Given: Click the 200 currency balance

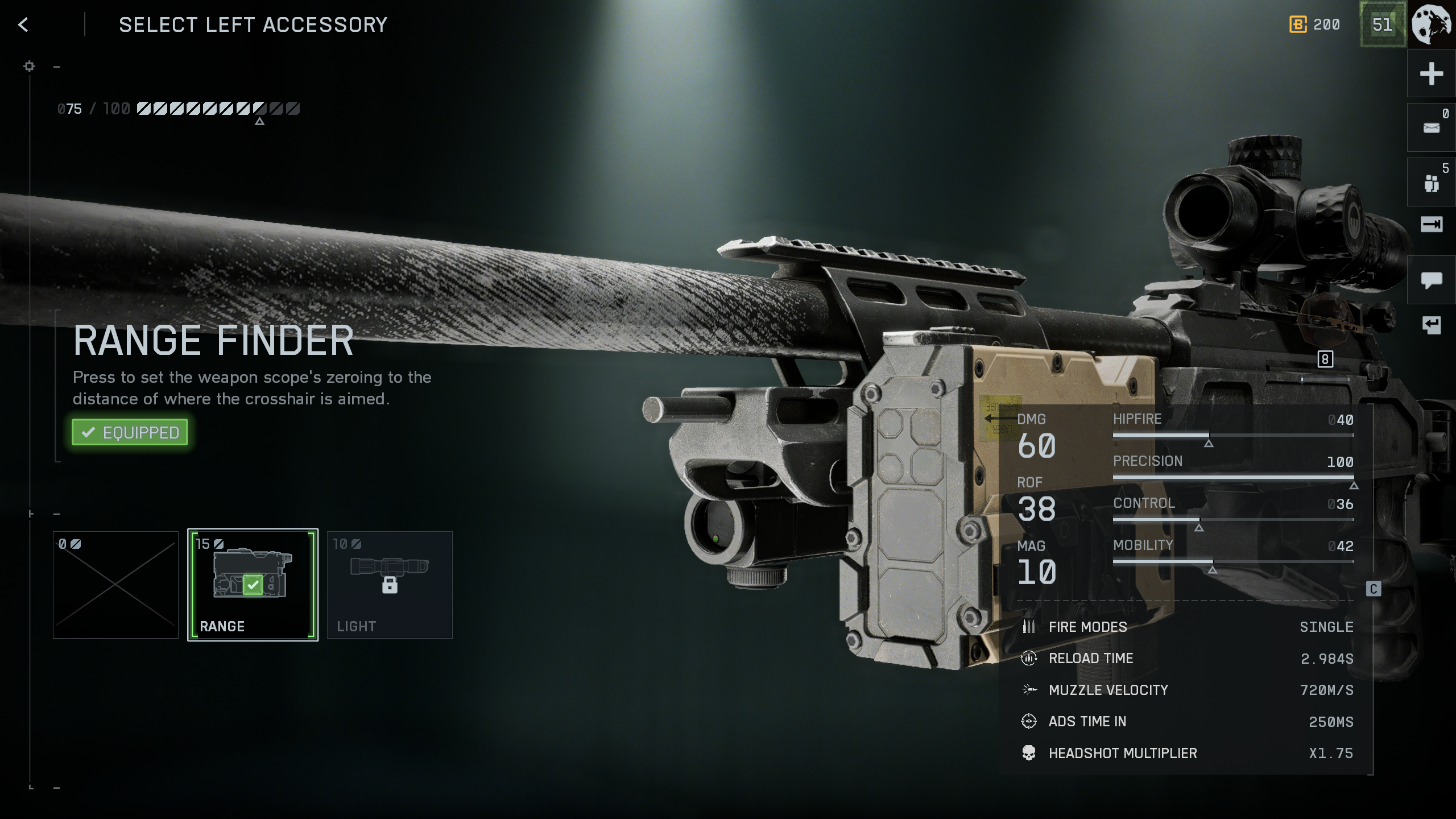Looking at the screenshot, I should [1315, 24].
